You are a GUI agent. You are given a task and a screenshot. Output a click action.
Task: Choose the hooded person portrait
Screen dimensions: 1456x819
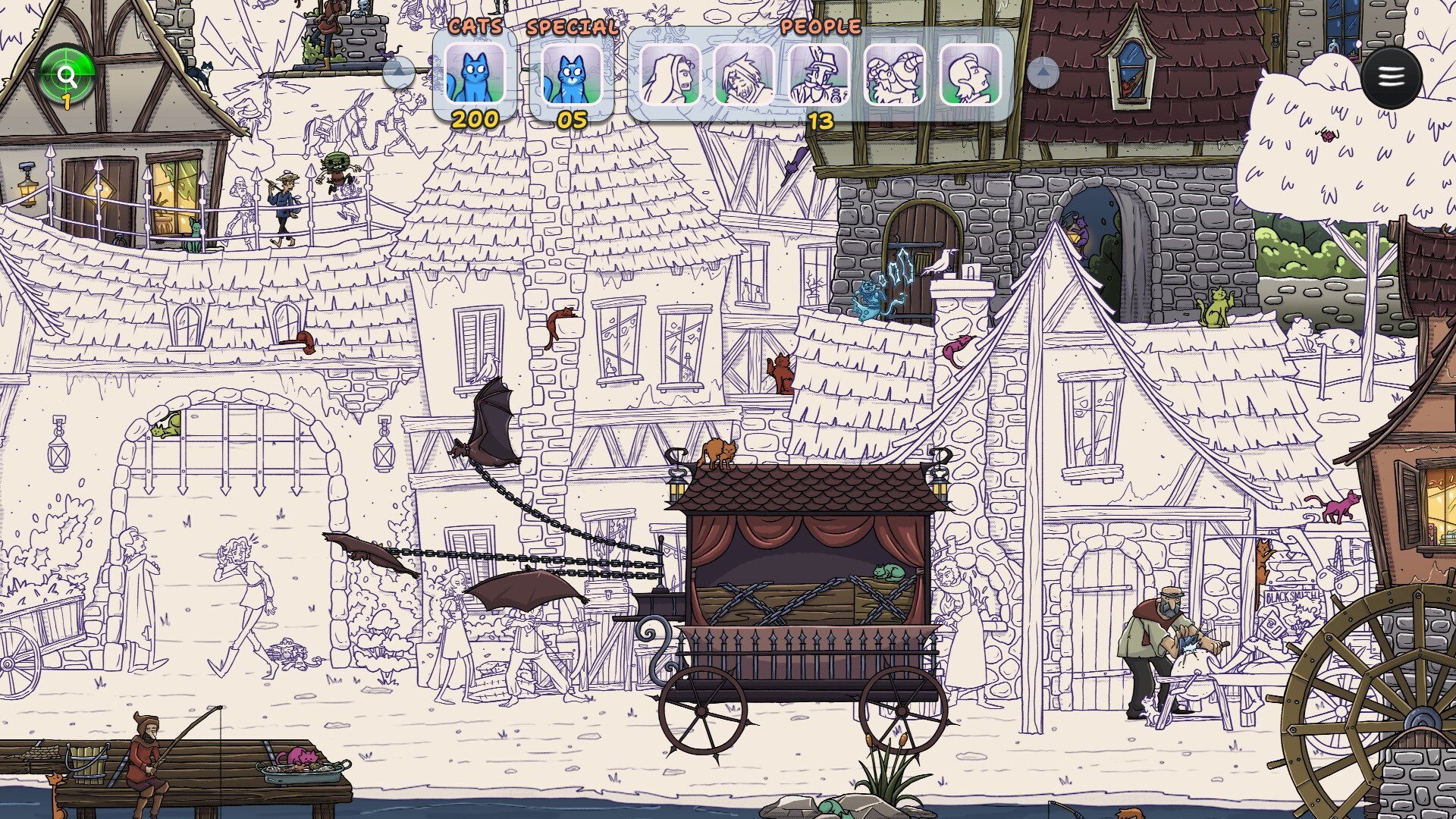[x=670, y=74]
